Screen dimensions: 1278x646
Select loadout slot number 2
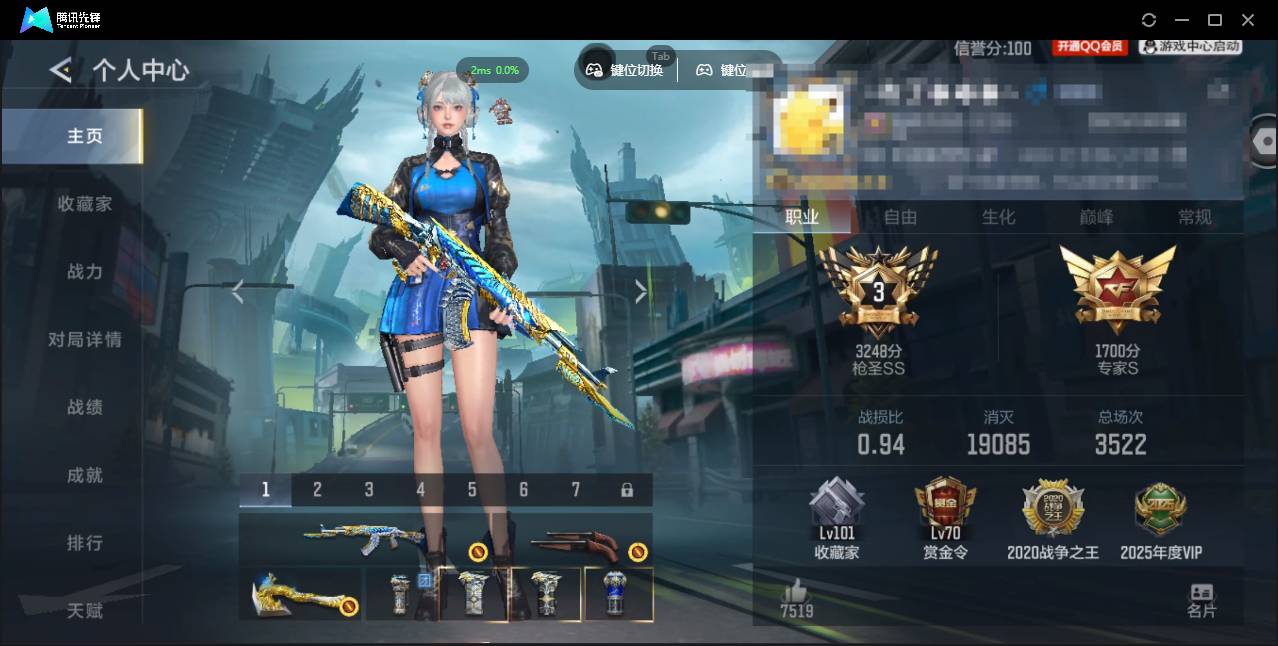(x=317, y=490)
